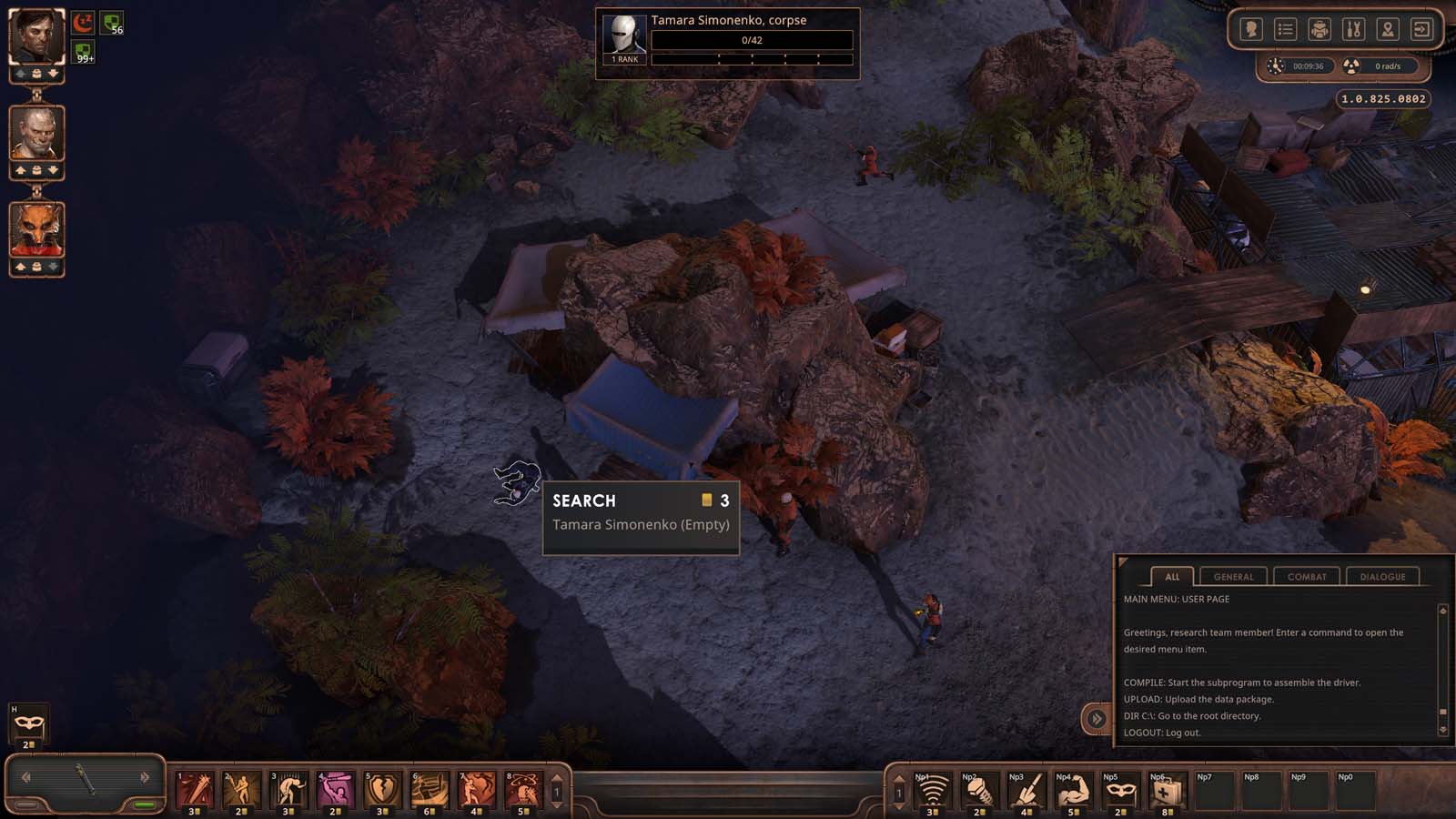Open the quest journal list icon
This screenshot has width=1456, height=819.
point(1285,30)
